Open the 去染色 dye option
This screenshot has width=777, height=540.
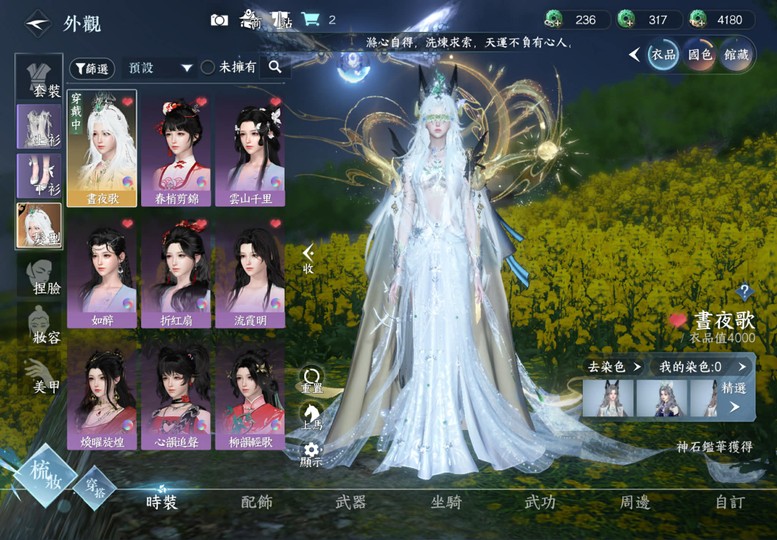(611, 366)
